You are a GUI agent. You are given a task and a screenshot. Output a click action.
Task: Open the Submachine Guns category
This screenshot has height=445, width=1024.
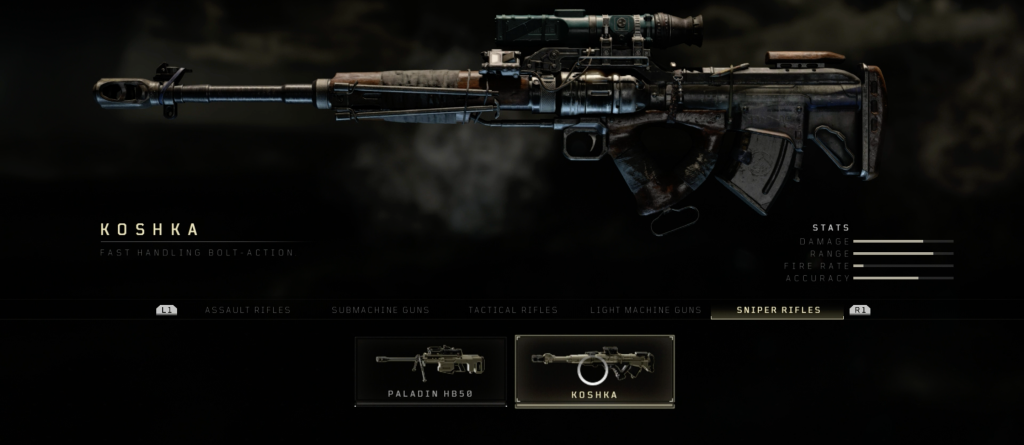tap(380, 310)
